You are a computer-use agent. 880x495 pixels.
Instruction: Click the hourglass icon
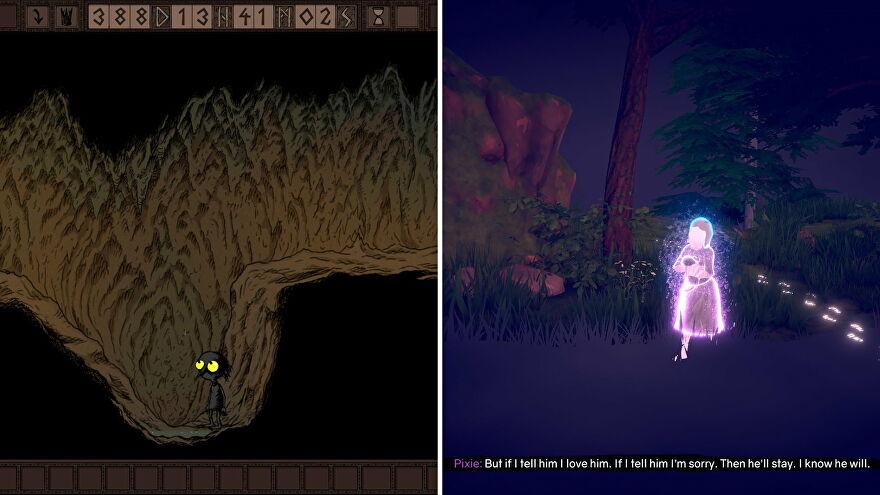(x=379, y=17)
